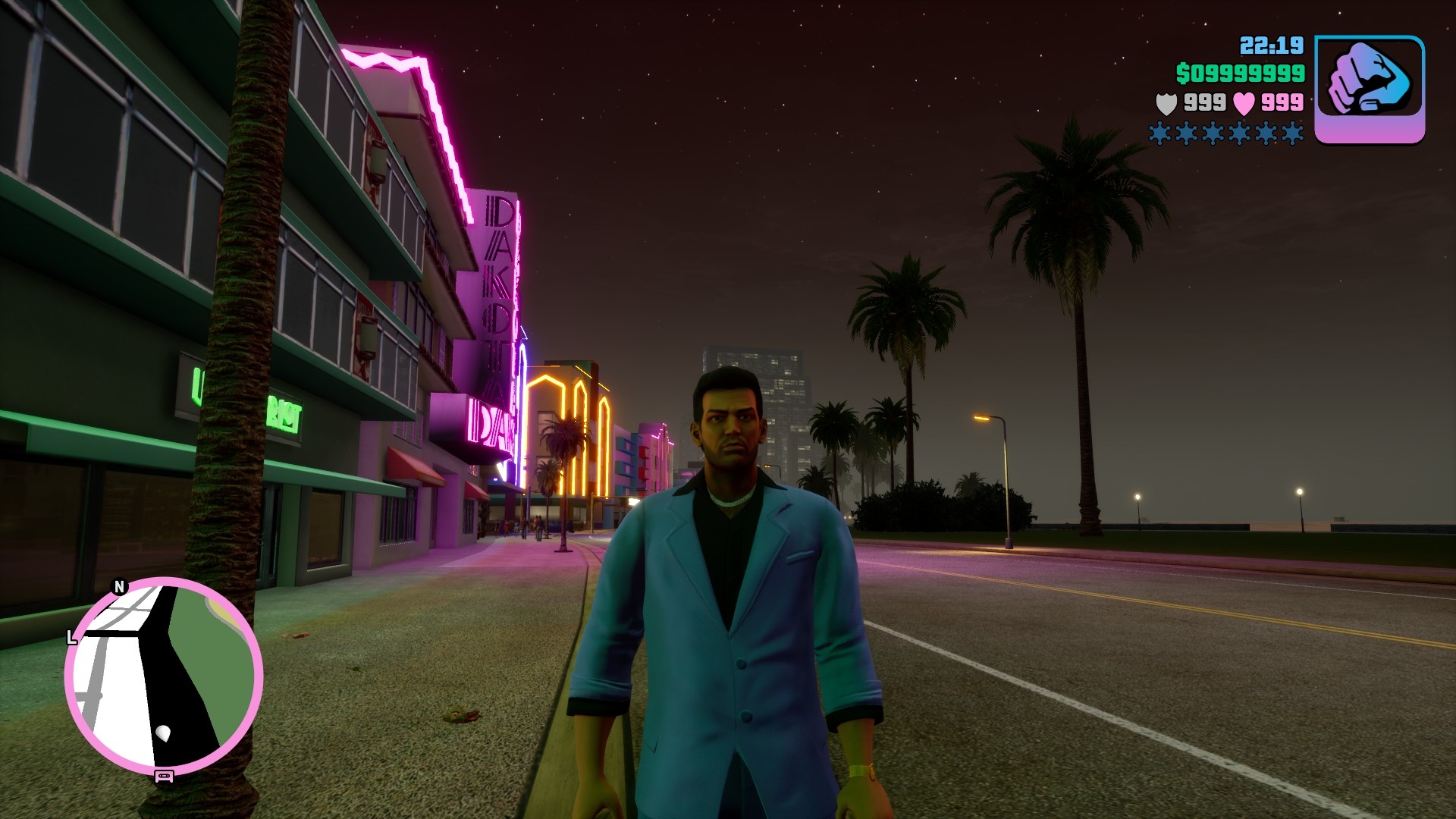The height and width of the screenshot is (819, 1456).
Task: Click the pink cassette icon below radar
Action: coord(164,776)
